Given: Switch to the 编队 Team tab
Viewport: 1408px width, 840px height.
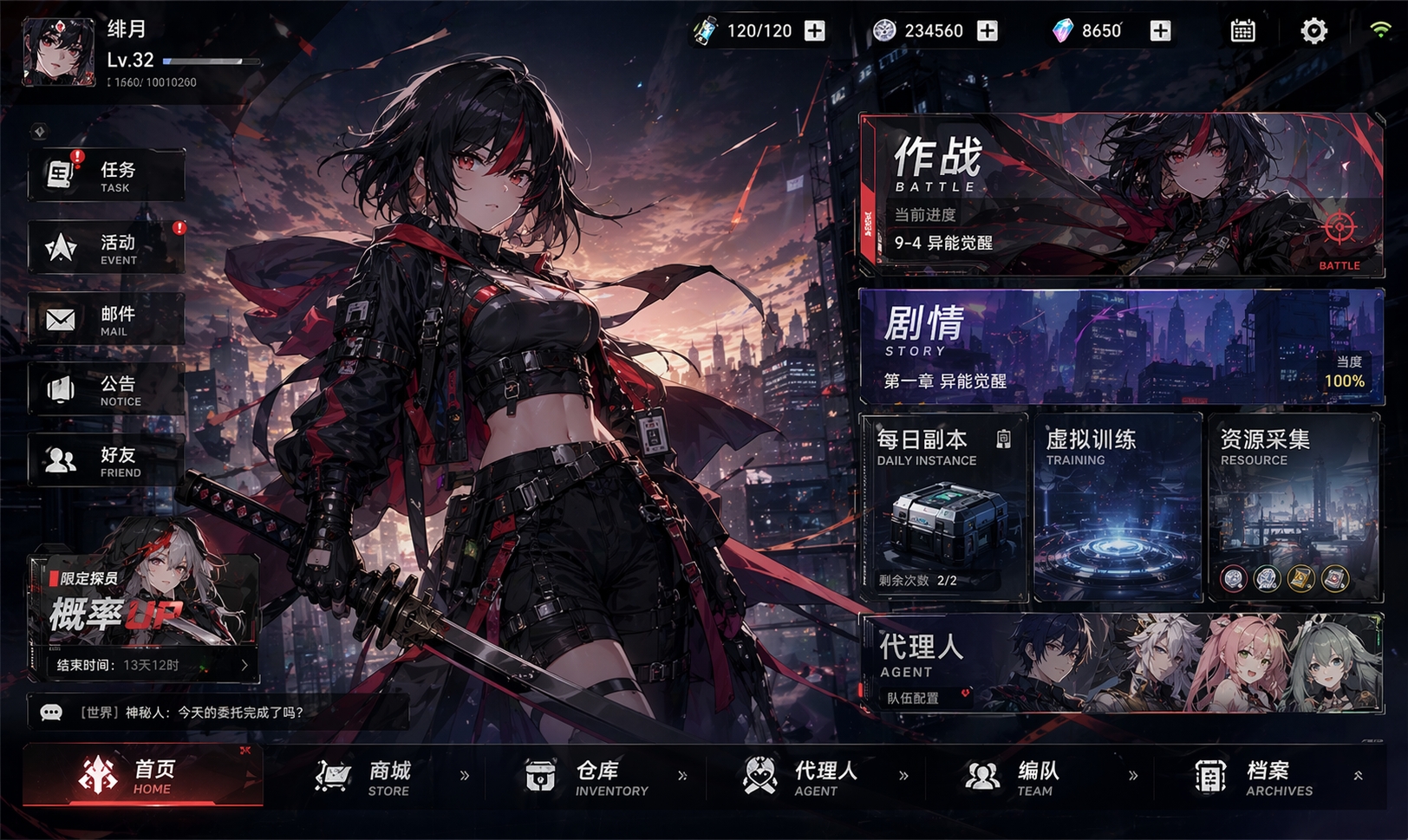Looking at the screenshot, I should tap(1013, 777).
